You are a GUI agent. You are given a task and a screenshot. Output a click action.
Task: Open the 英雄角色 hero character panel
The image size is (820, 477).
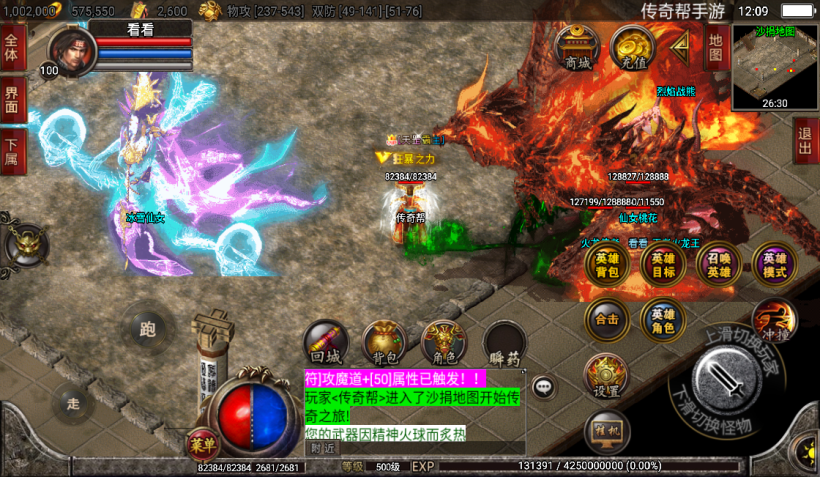coord(663,320)
